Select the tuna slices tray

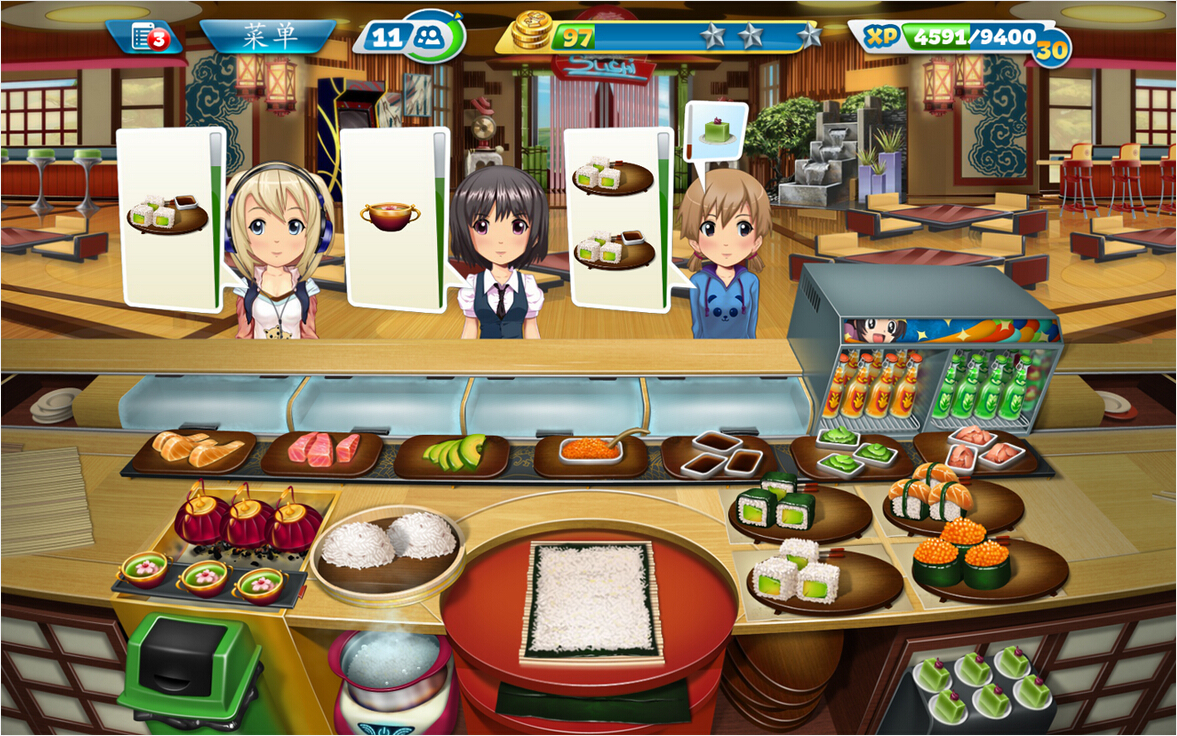point(322,451)
